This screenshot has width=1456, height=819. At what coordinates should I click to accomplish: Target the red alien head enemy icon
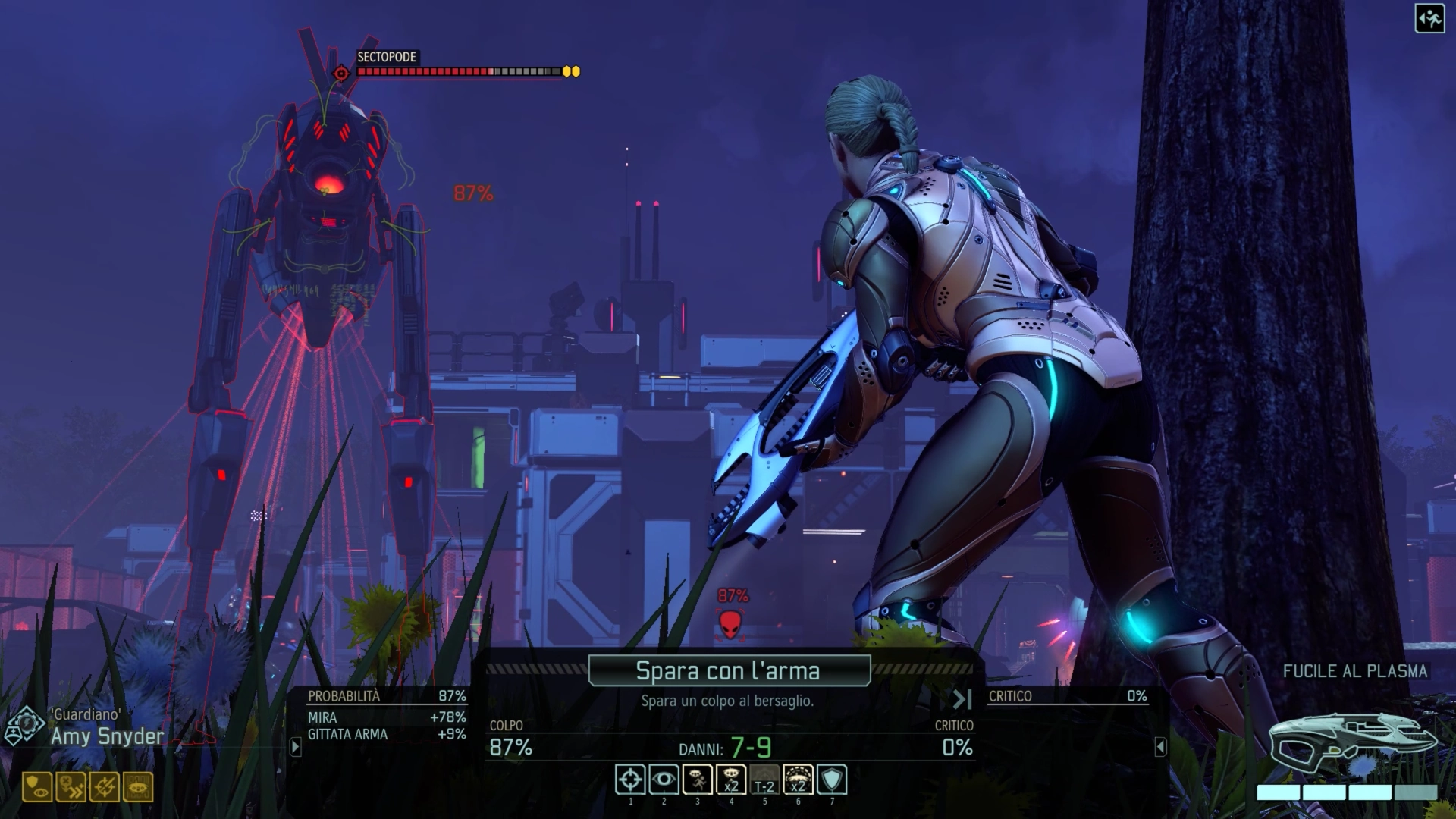pyautogui.click(x=730, y=624)
